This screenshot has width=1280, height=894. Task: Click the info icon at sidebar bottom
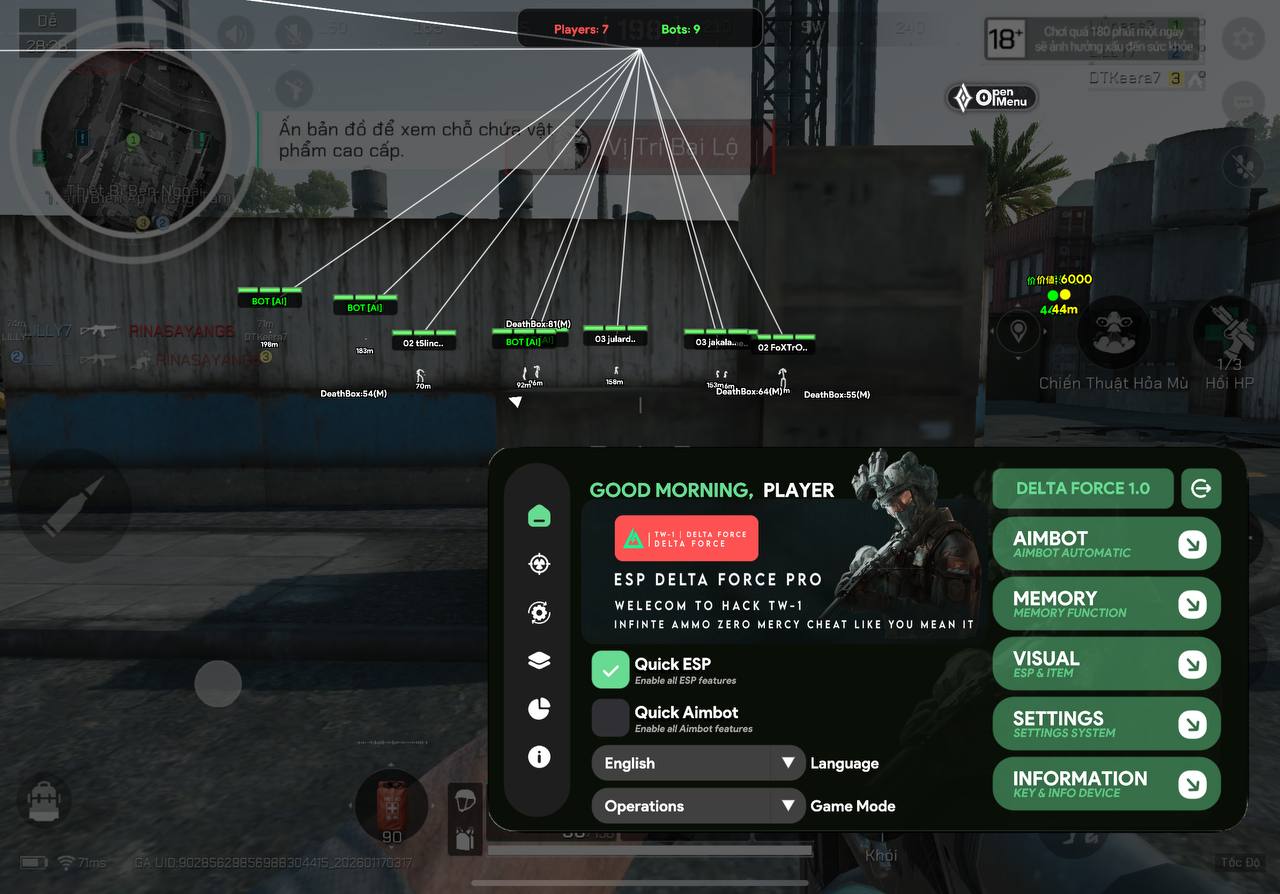[x=538, y=757]
